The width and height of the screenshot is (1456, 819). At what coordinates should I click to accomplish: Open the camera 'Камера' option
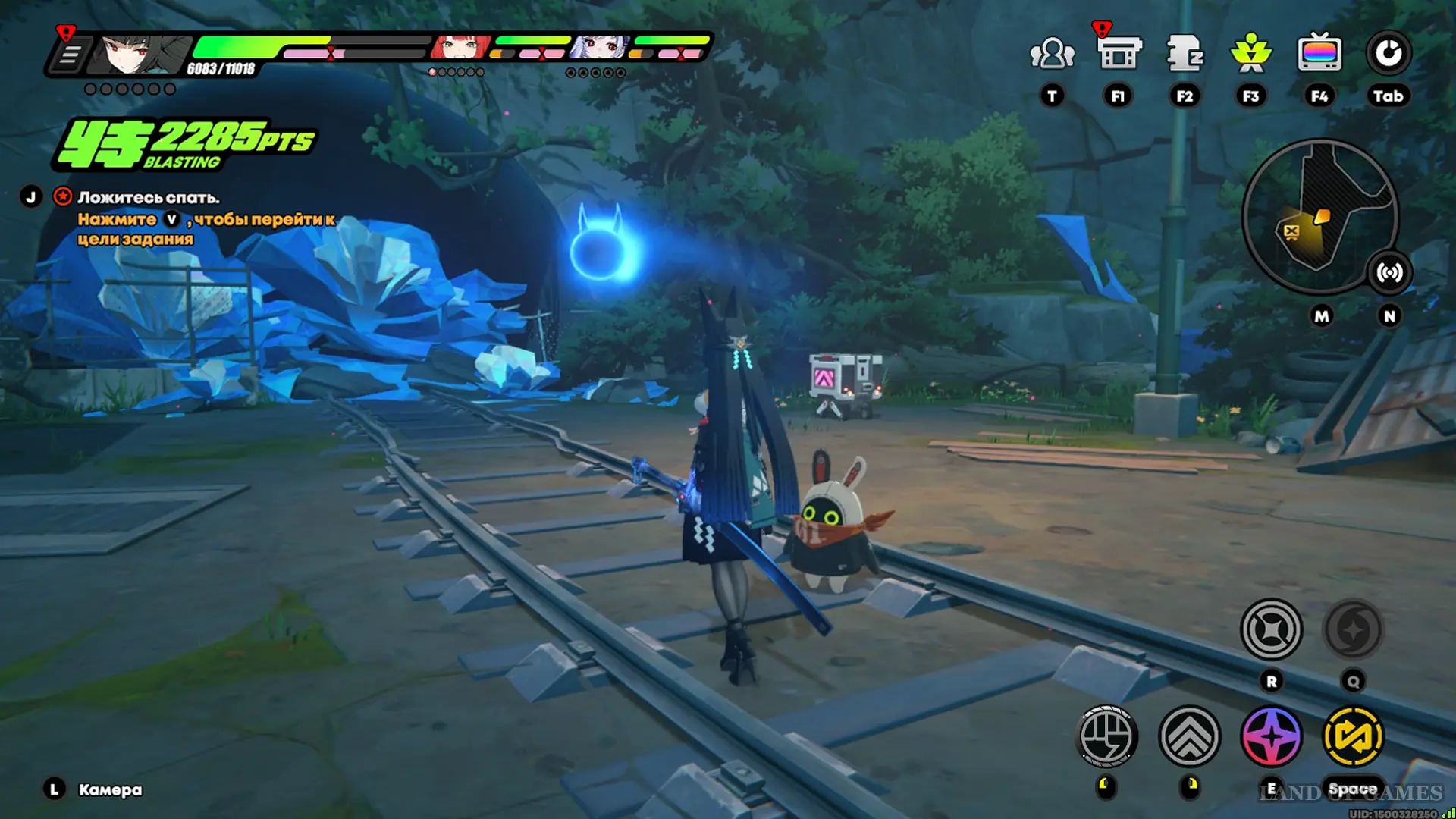pos(109,790)
